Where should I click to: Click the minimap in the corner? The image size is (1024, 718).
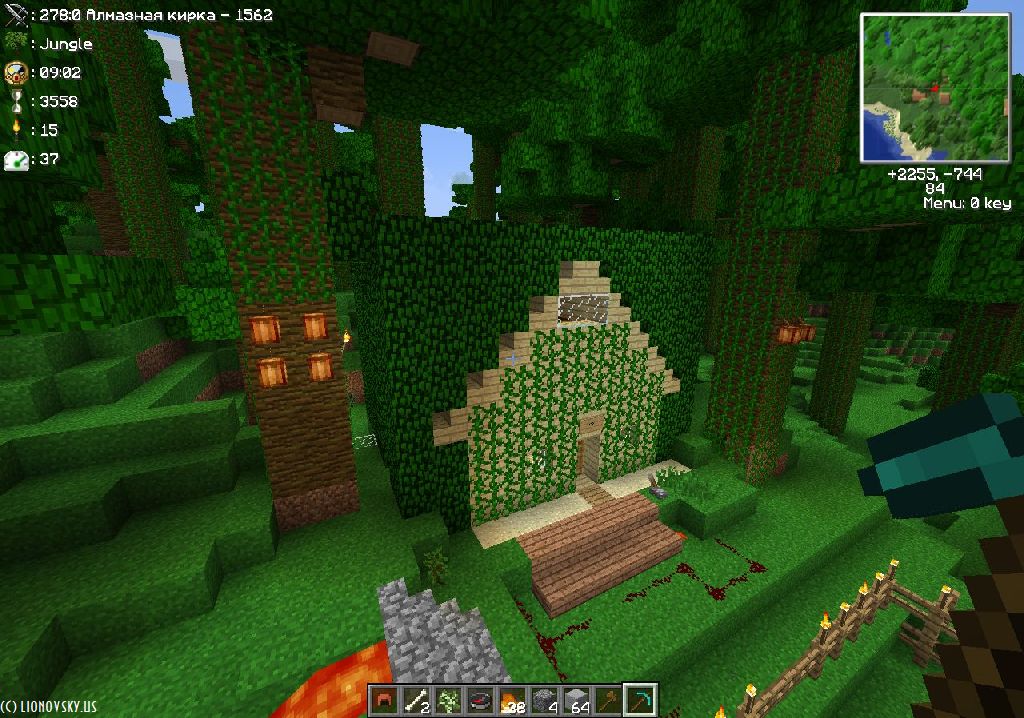[933, 88]
